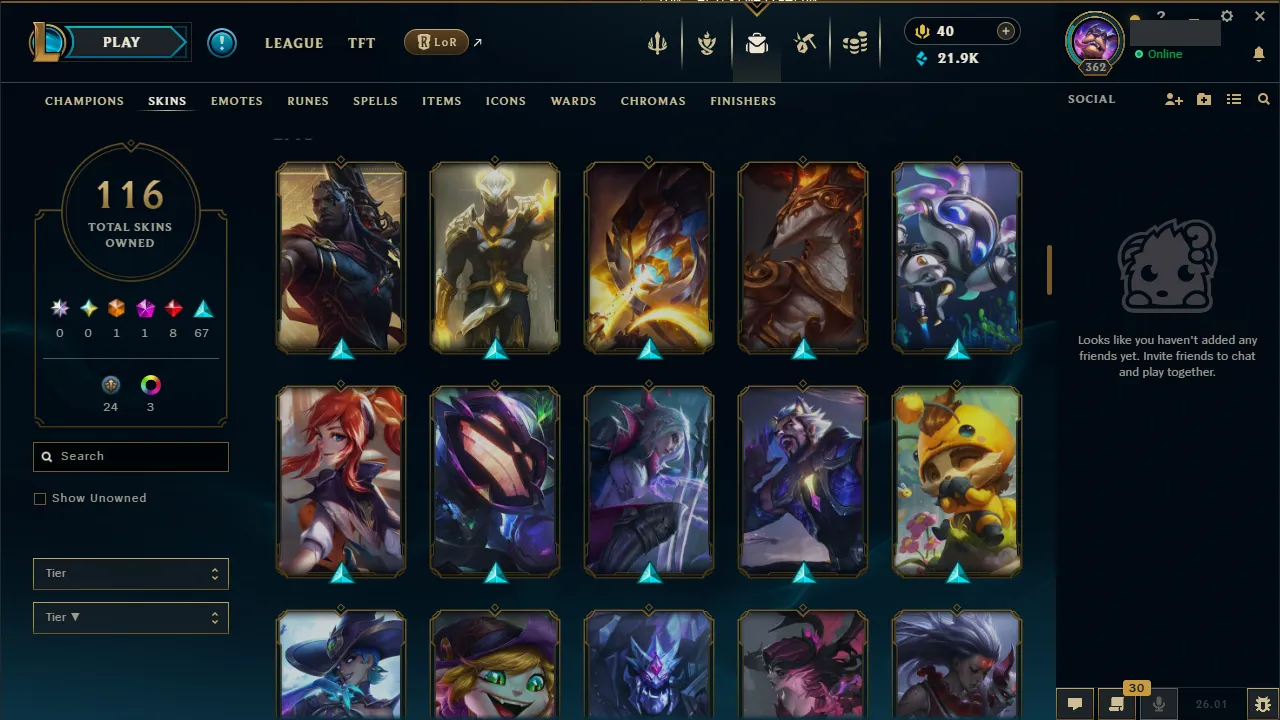Viewport: 1280px width, 720px height.
Task: Mute the microphone in the bottom bar
Action: click(1159, 703)
